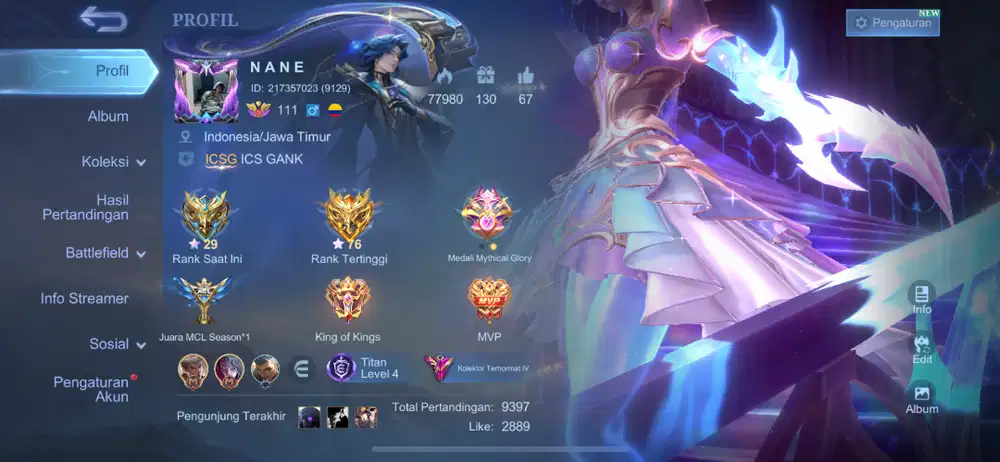The width and height of the screenshot is (1000, 462).
Task: Expand the Koleksi menu
Action: [x=113, y=161]
